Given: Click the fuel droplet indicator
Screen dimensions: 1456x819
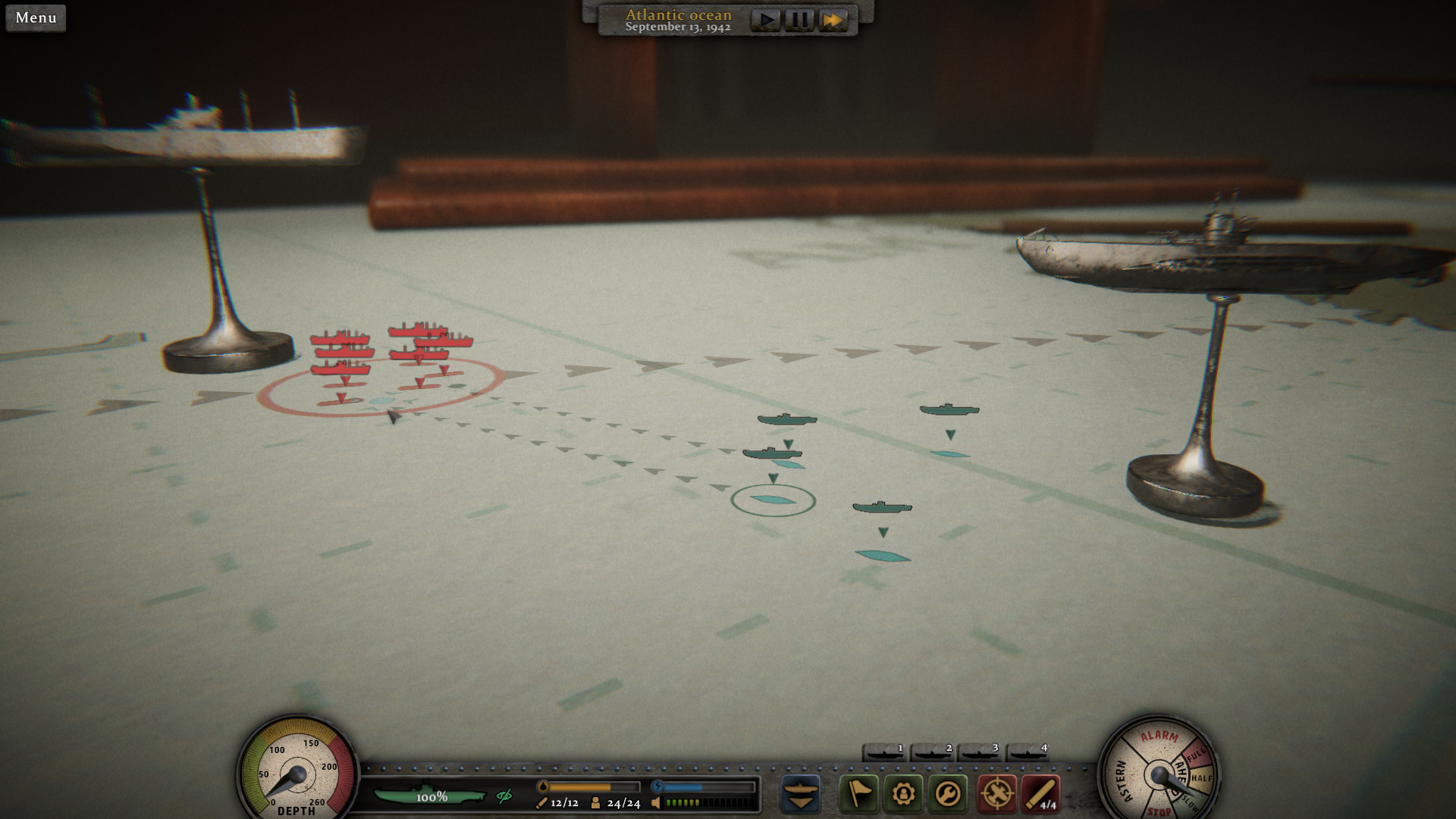Looking at the screenshot, I should click(x=543, y=786).
